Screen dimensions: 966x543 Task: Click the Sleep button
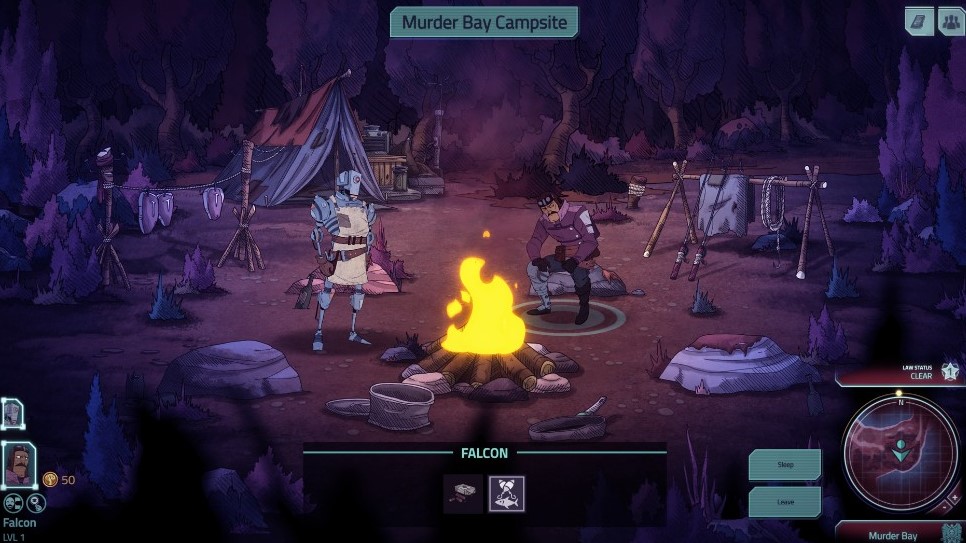pos(785,465)
